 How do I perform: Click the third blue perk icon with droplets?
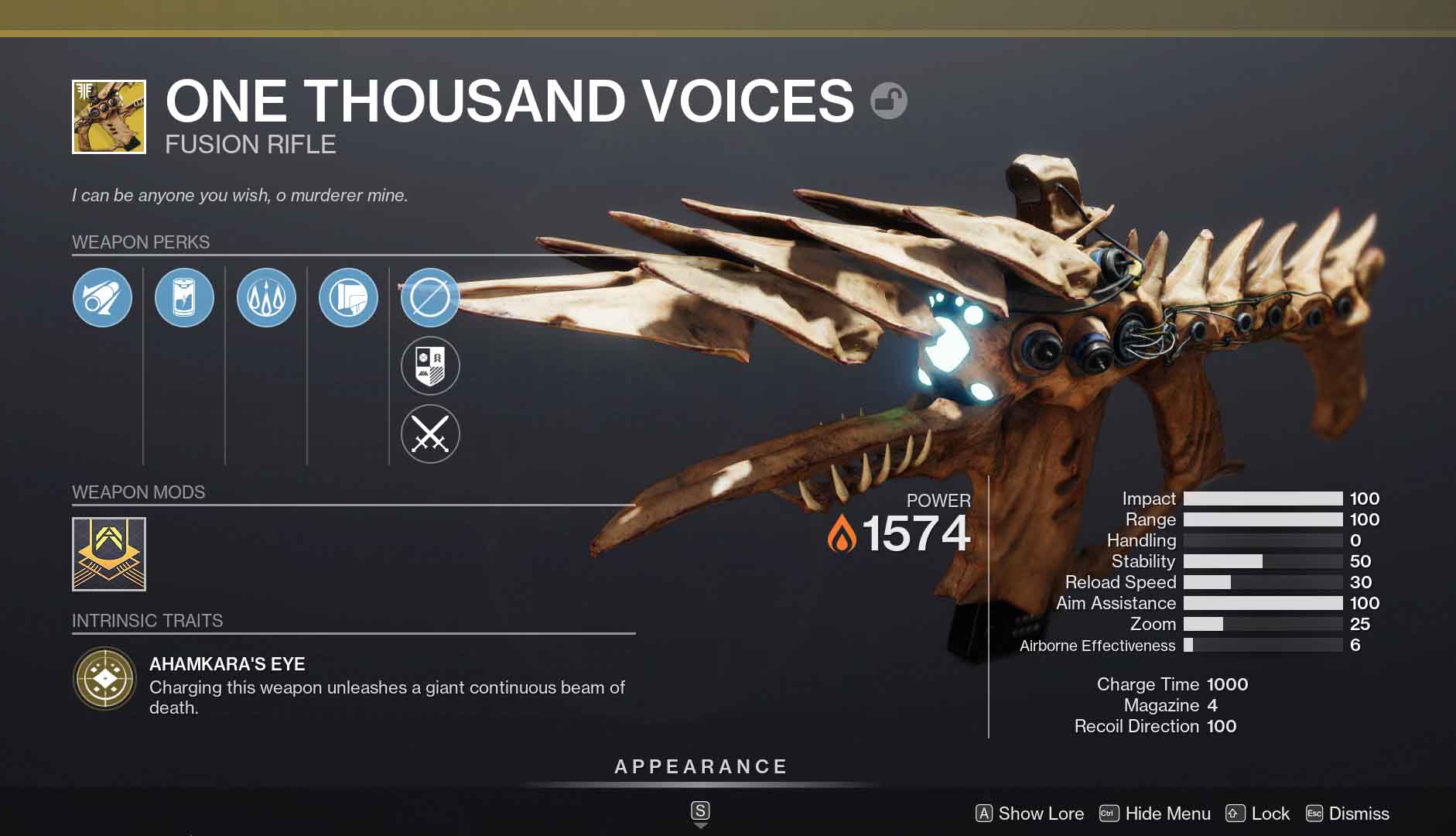(x=266, y=297)
